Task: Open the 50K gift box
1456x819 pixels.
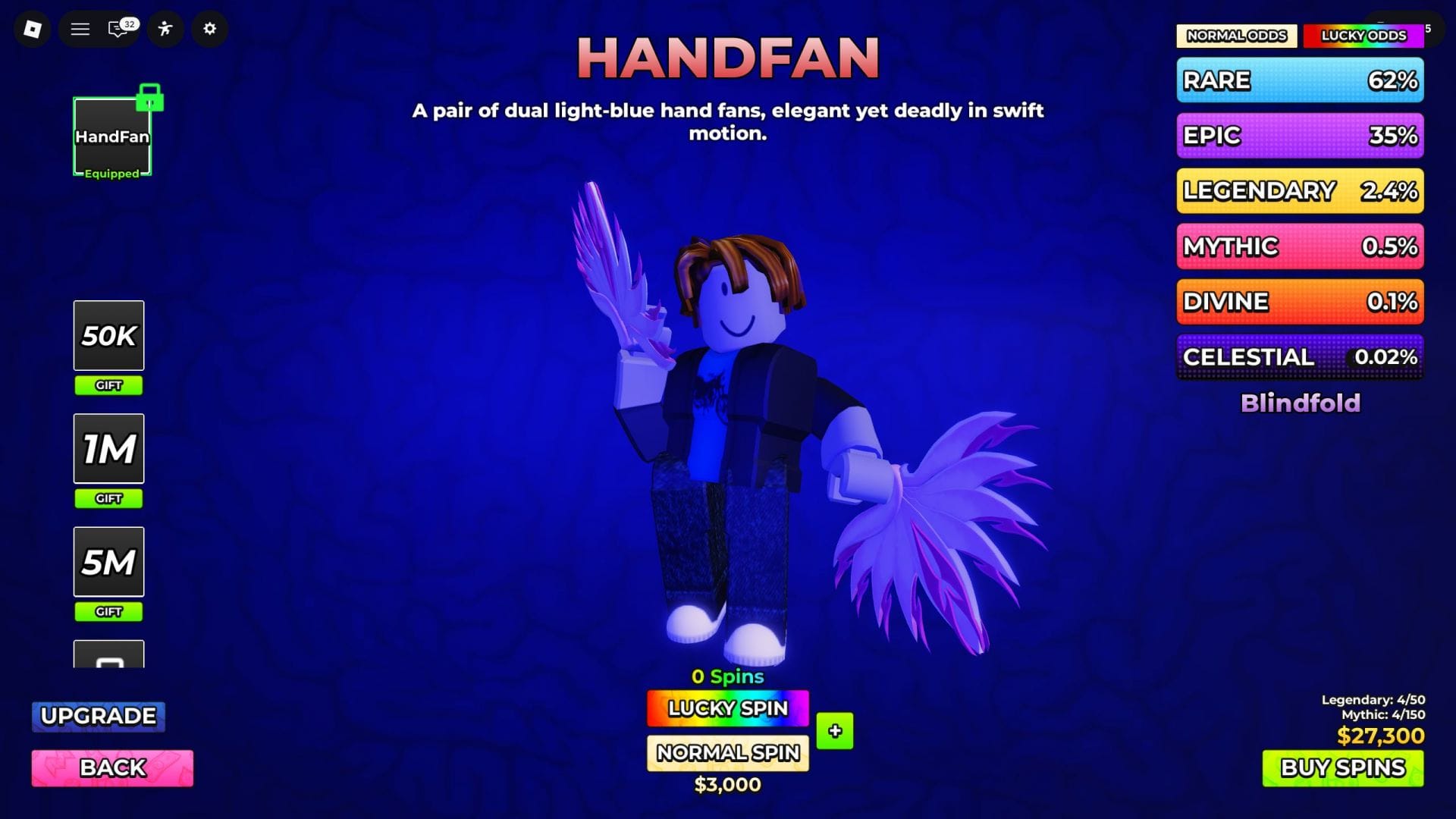Action: click(108, 335)
